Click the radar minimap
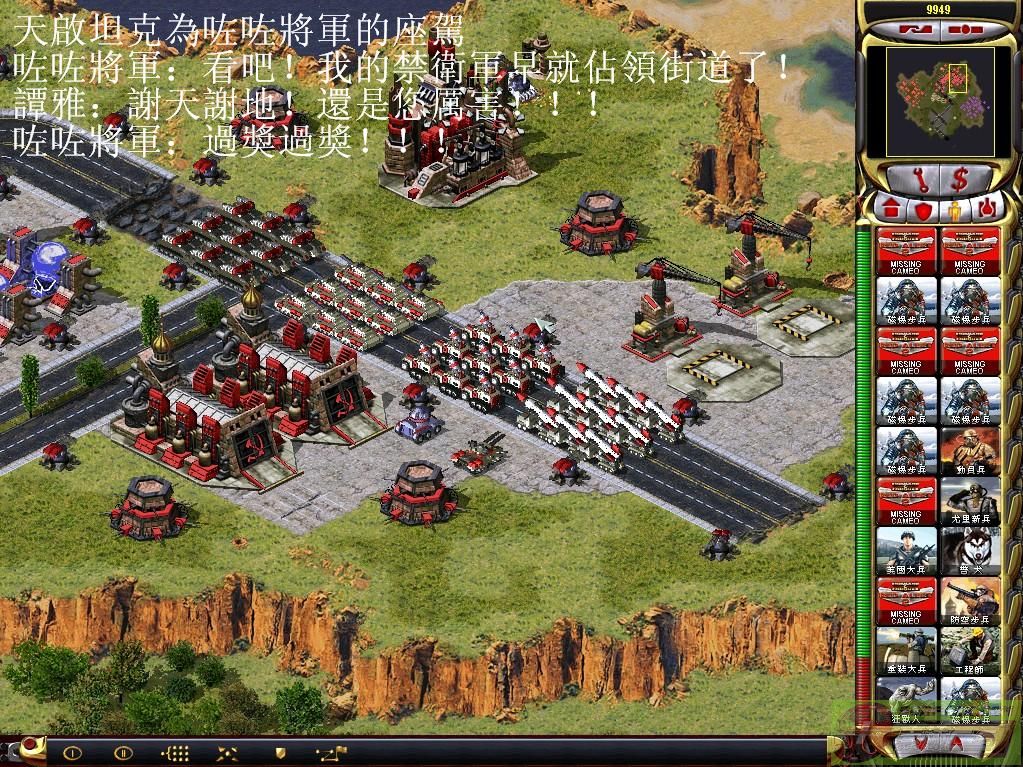 936,100
